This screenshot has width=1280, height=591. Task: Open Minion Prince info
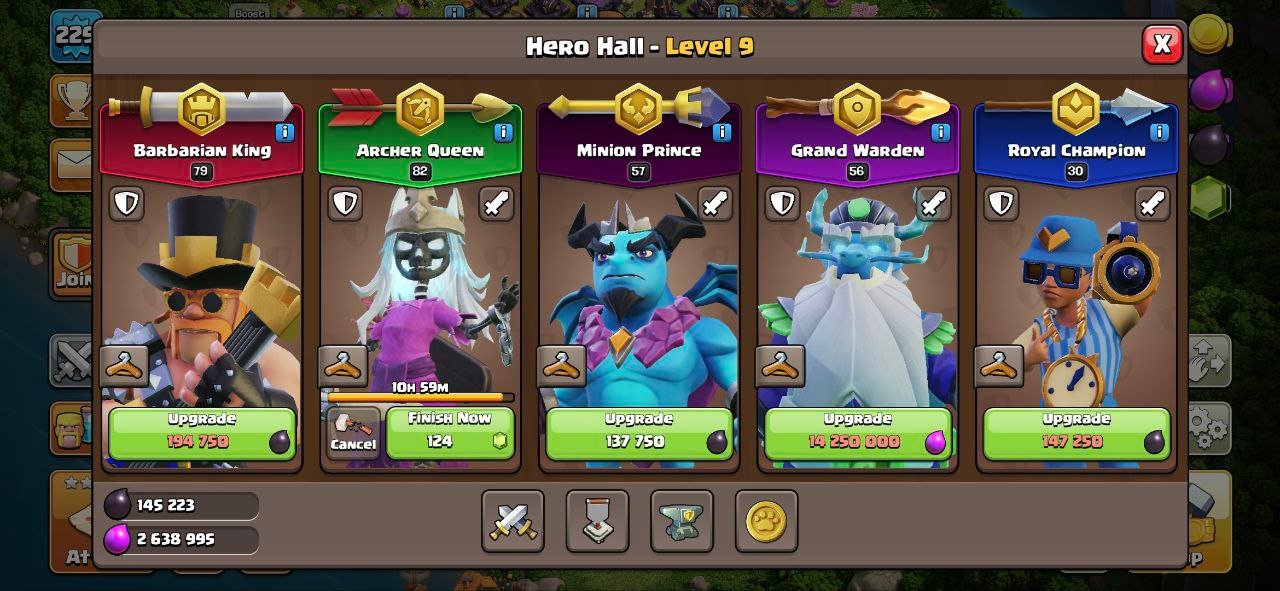coord(722,132)
